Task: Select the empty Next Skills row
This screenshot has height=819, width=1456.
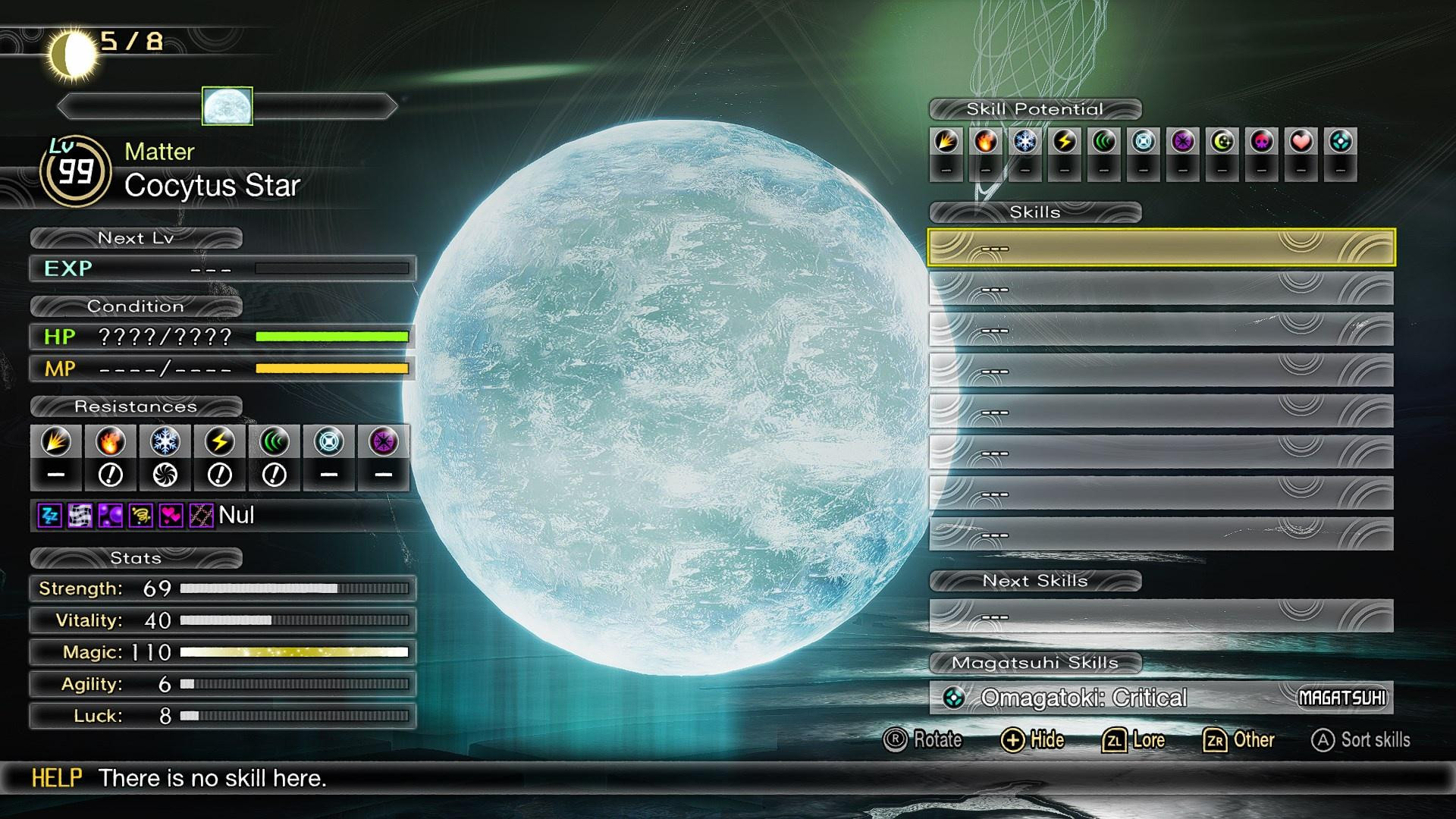Action: 1160,616
